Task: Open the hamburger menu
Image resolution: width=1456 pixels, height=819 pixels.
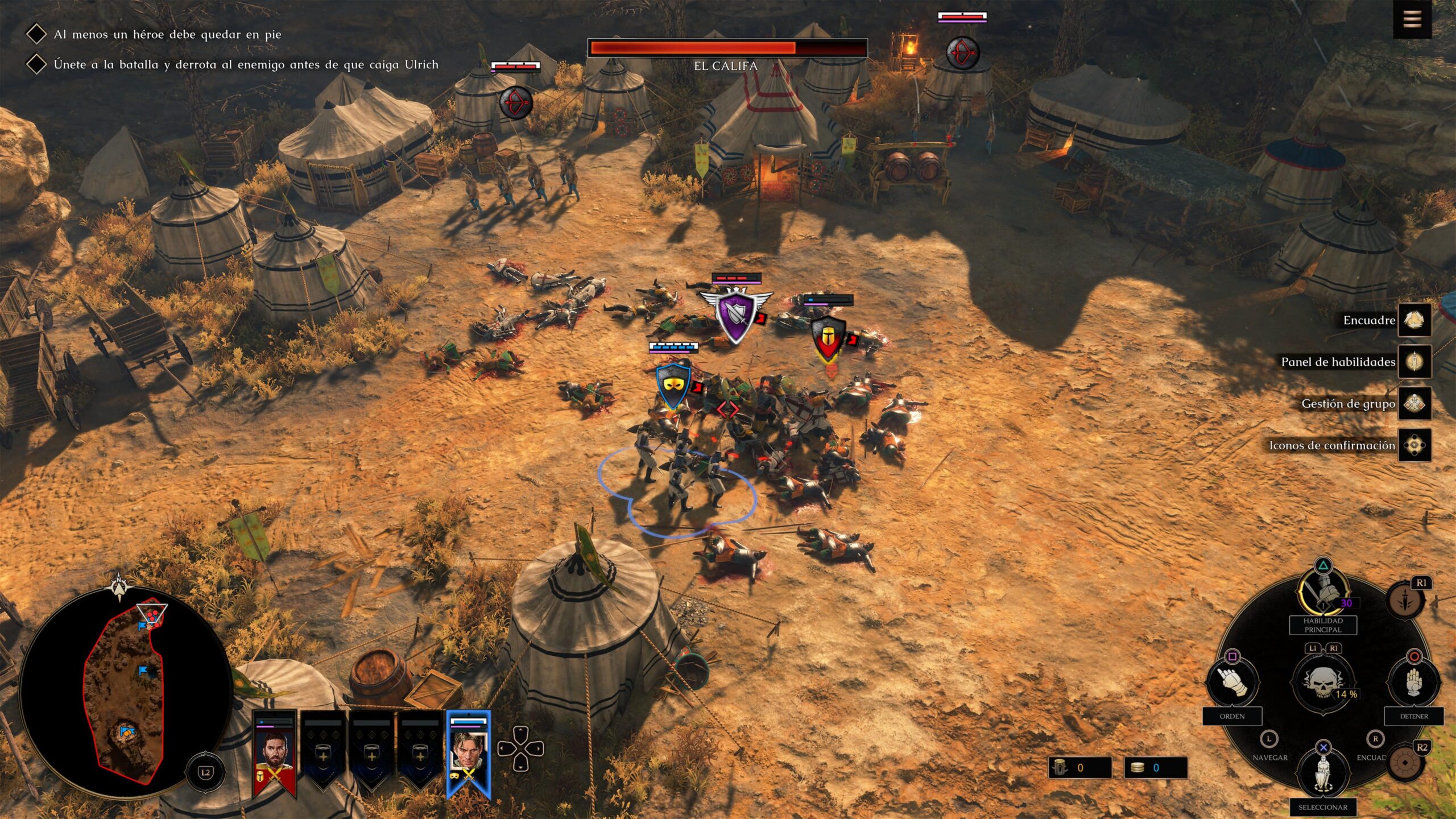Action: pyautogui.click(x=1412, y=19)
